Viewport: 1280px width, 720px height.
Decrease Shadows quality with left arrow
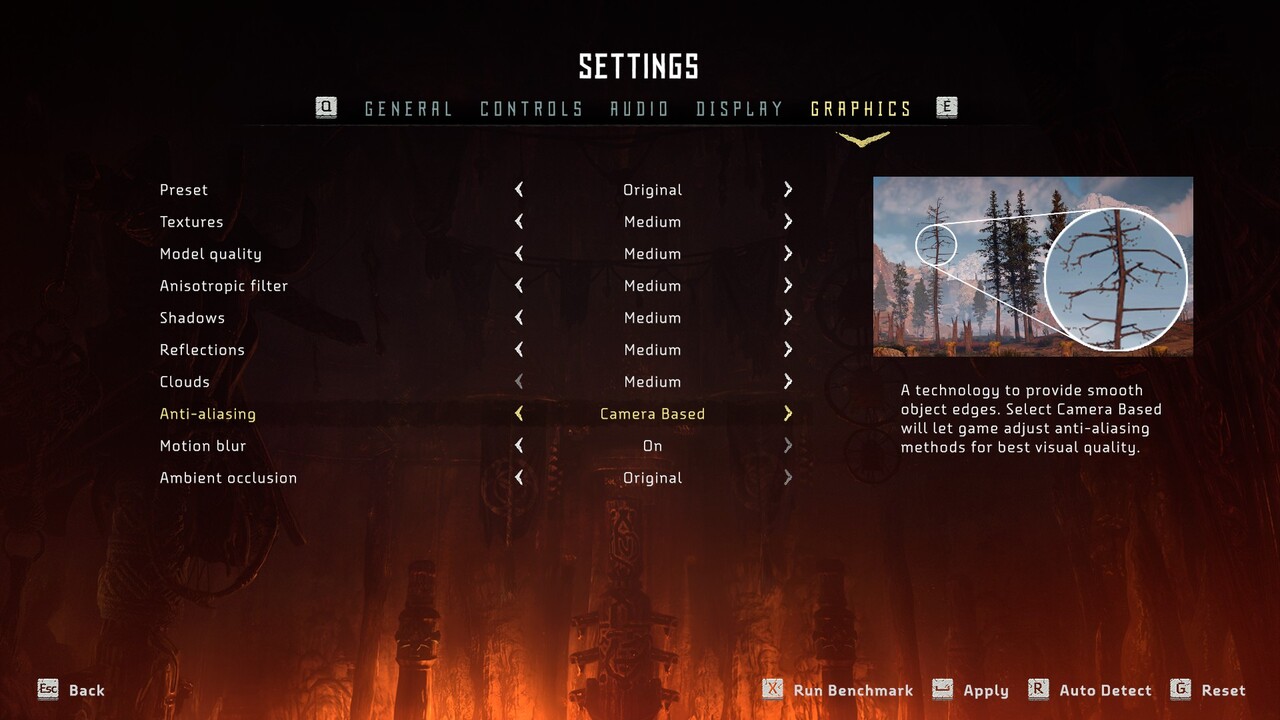pos(519,318)
